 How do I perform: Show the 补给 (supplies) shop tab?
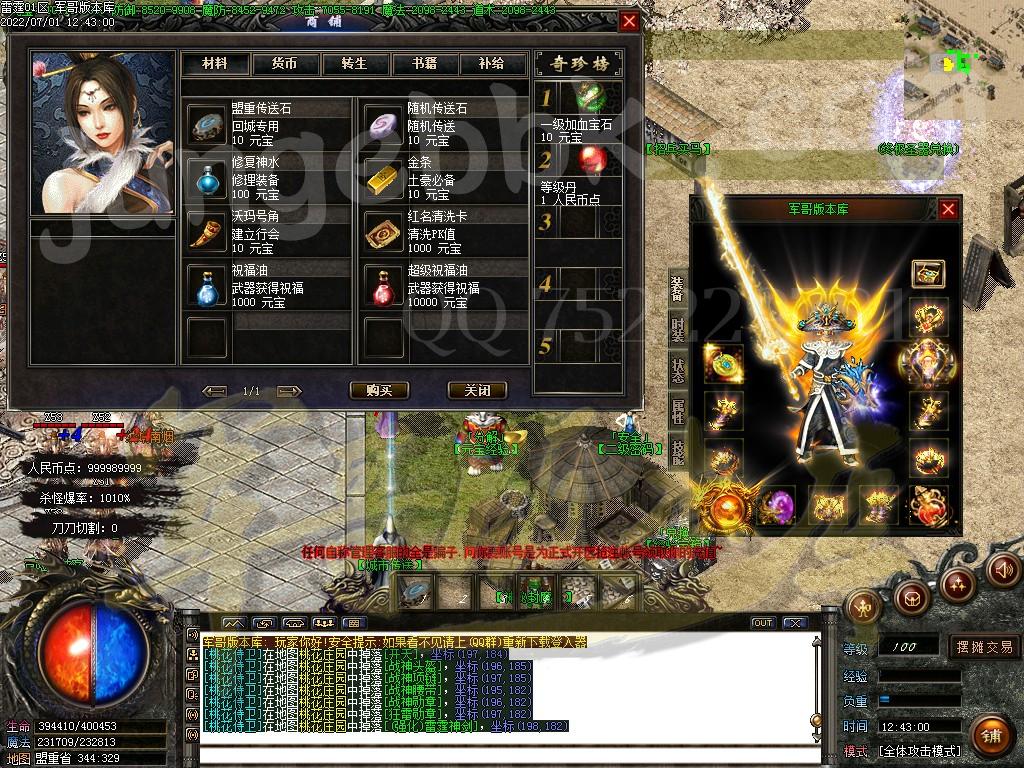[x=491, y=63]
